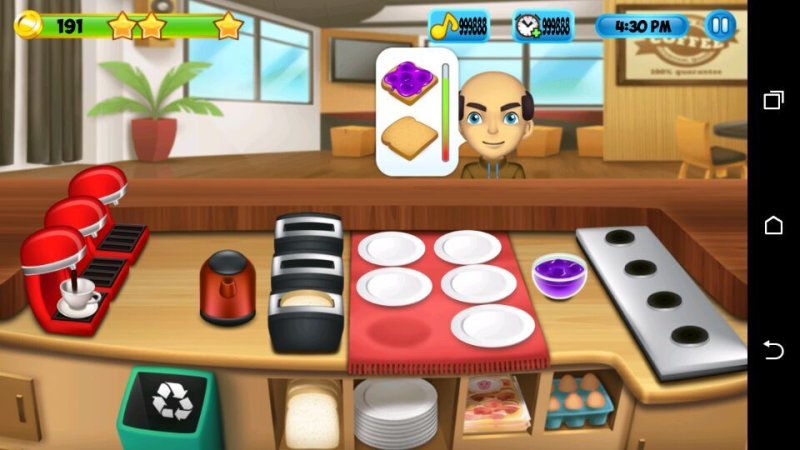This screenshot has height=450, width=800.
Task: Select the egg carton
Action: (x=579, y=402)
